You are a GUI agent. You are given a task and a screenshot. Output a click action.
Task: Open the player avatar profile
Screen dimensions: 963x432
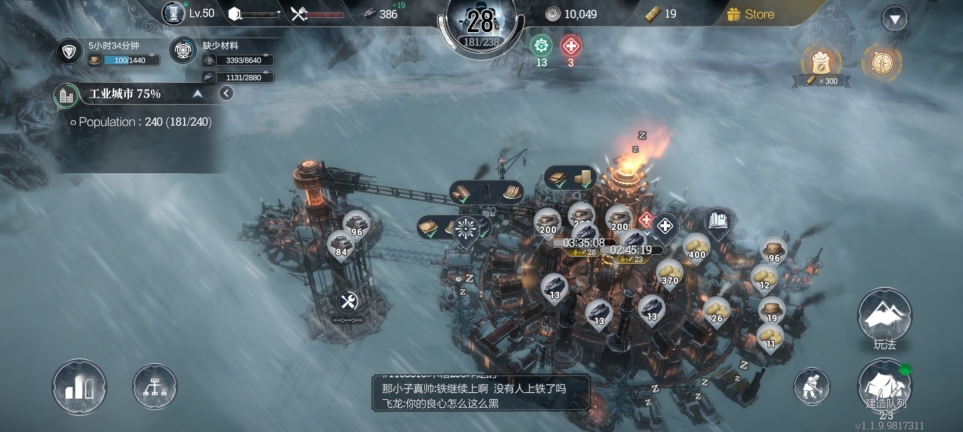[x=173, y=13]
